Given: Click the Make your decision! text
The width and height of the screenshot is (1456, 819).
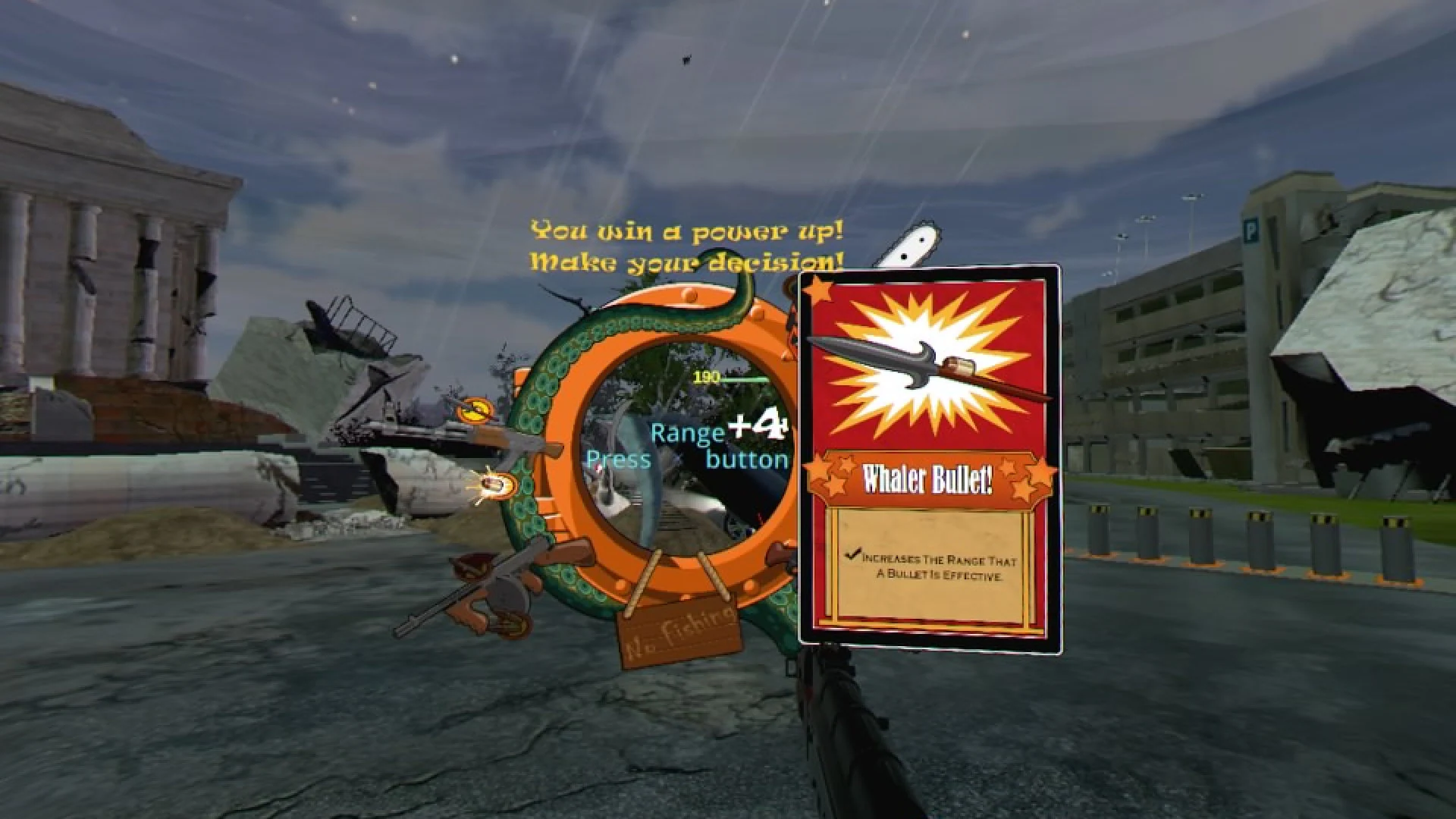Looking at the screenshot, I should [682, 262].
